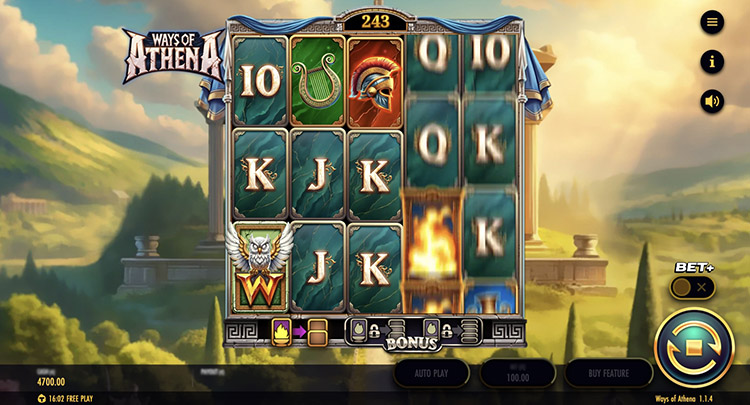Viewport: 750px width, 405px height.
Task: Open the Buy Feature menu
Action: tap(608, 373)
